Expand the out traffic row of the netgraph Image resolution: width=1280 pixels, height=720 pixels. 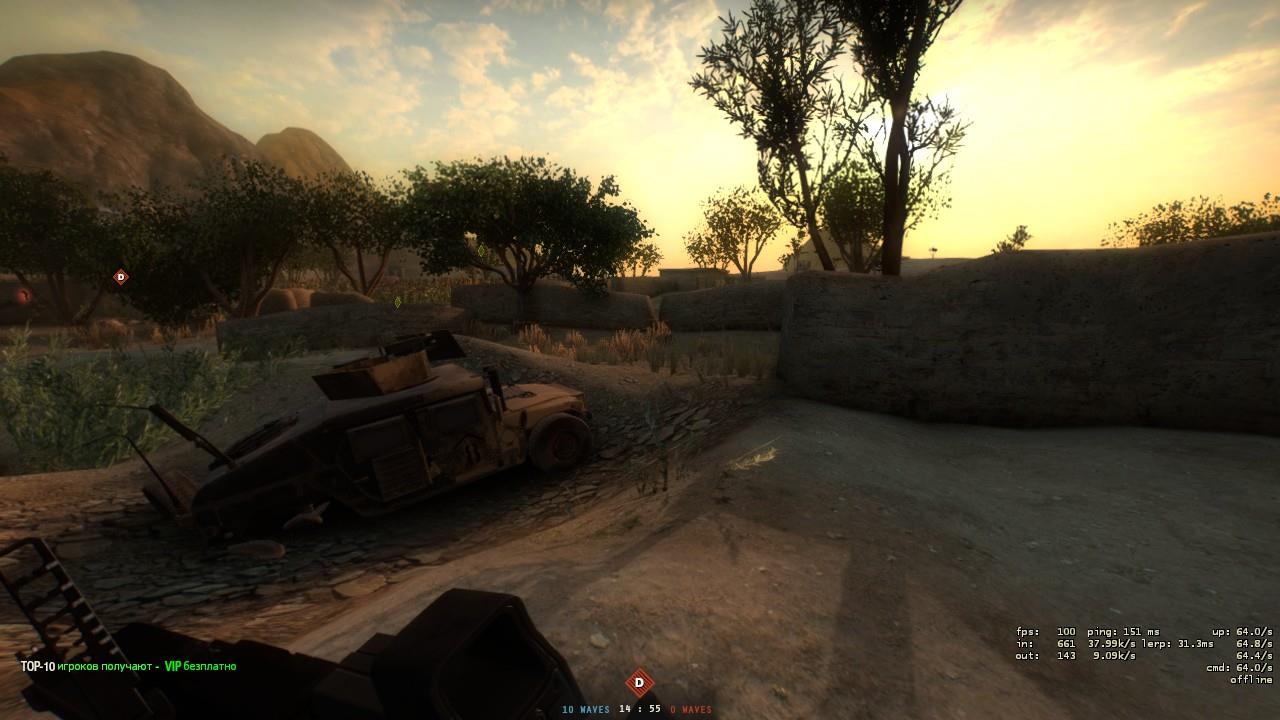pos(1070,657)
